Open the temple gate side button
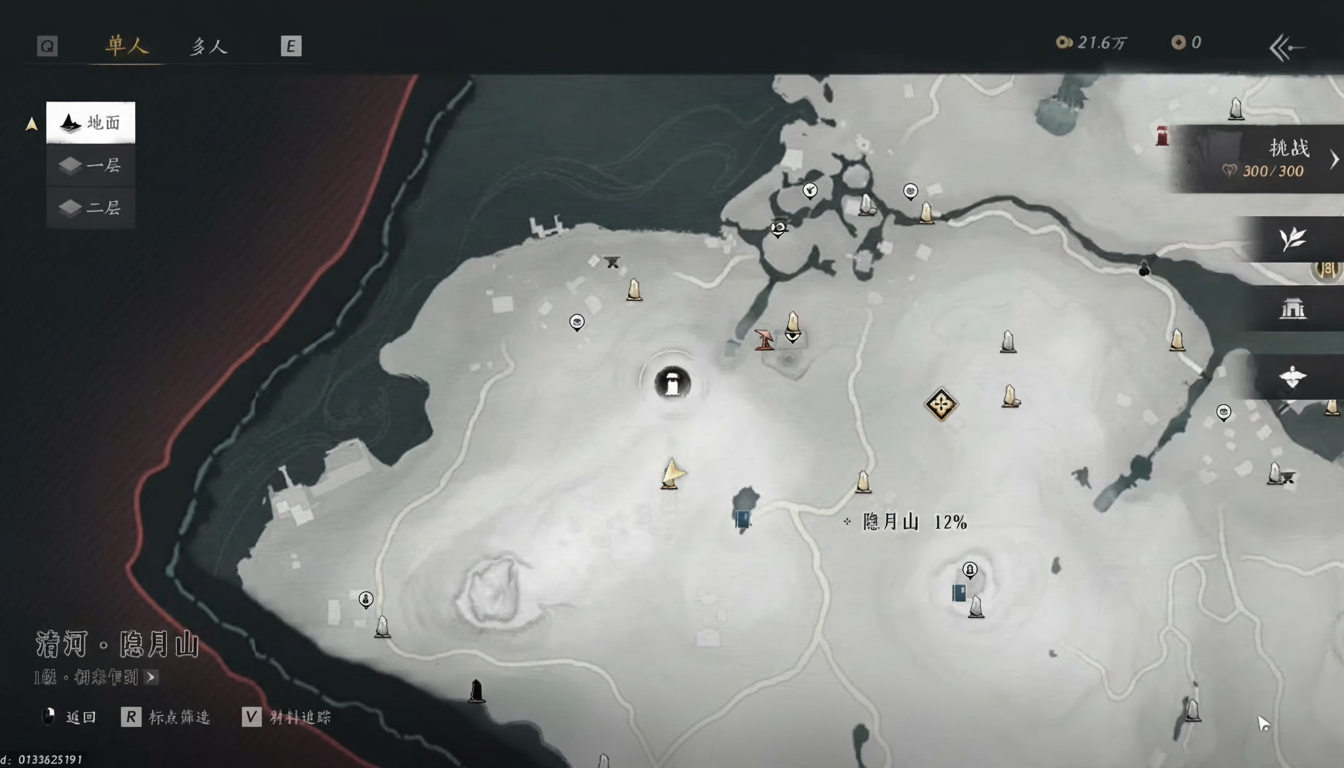The image size is (1344, 768). (1293, 309)
